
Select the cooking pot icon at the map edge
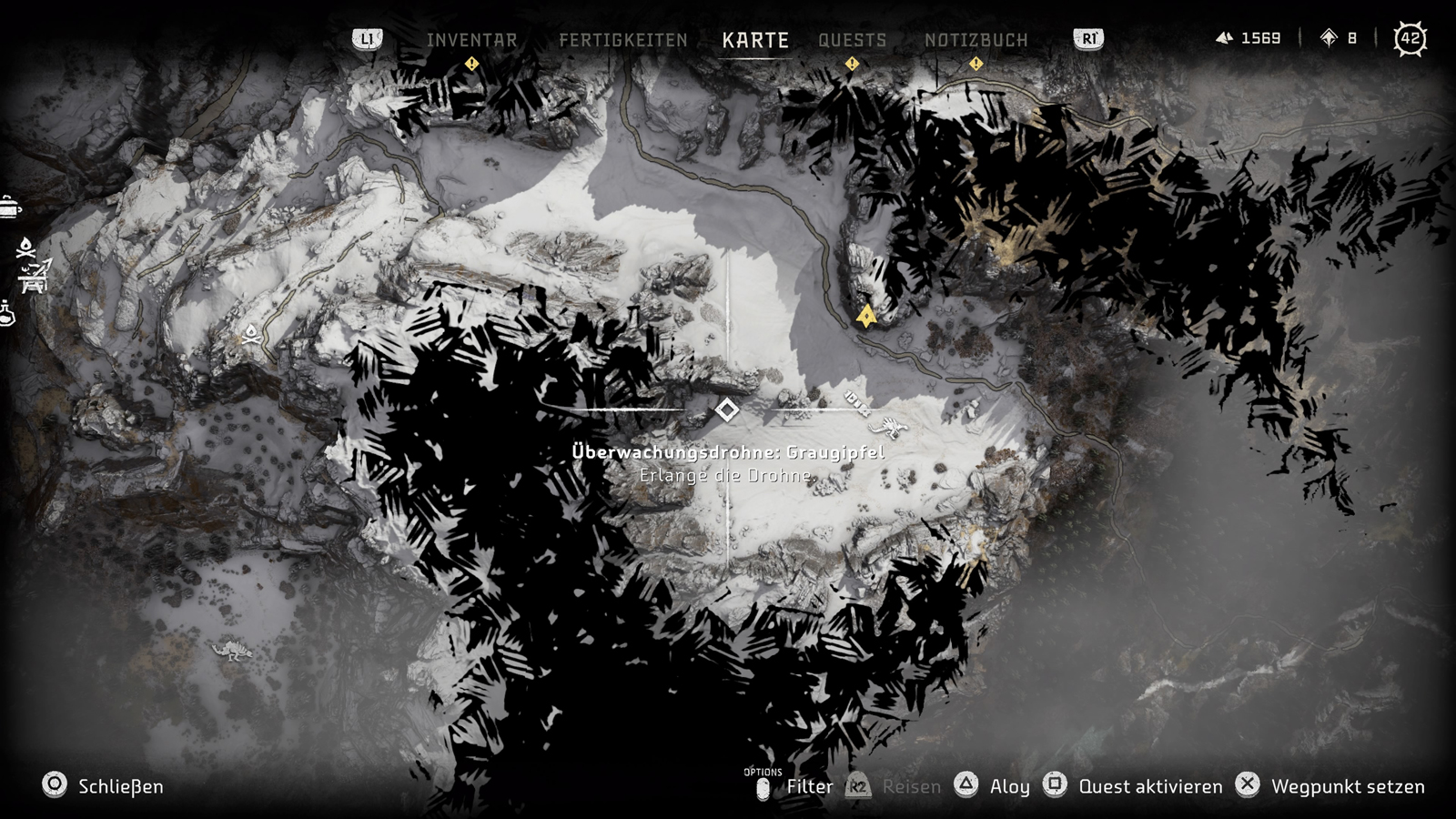coord(9,208)
